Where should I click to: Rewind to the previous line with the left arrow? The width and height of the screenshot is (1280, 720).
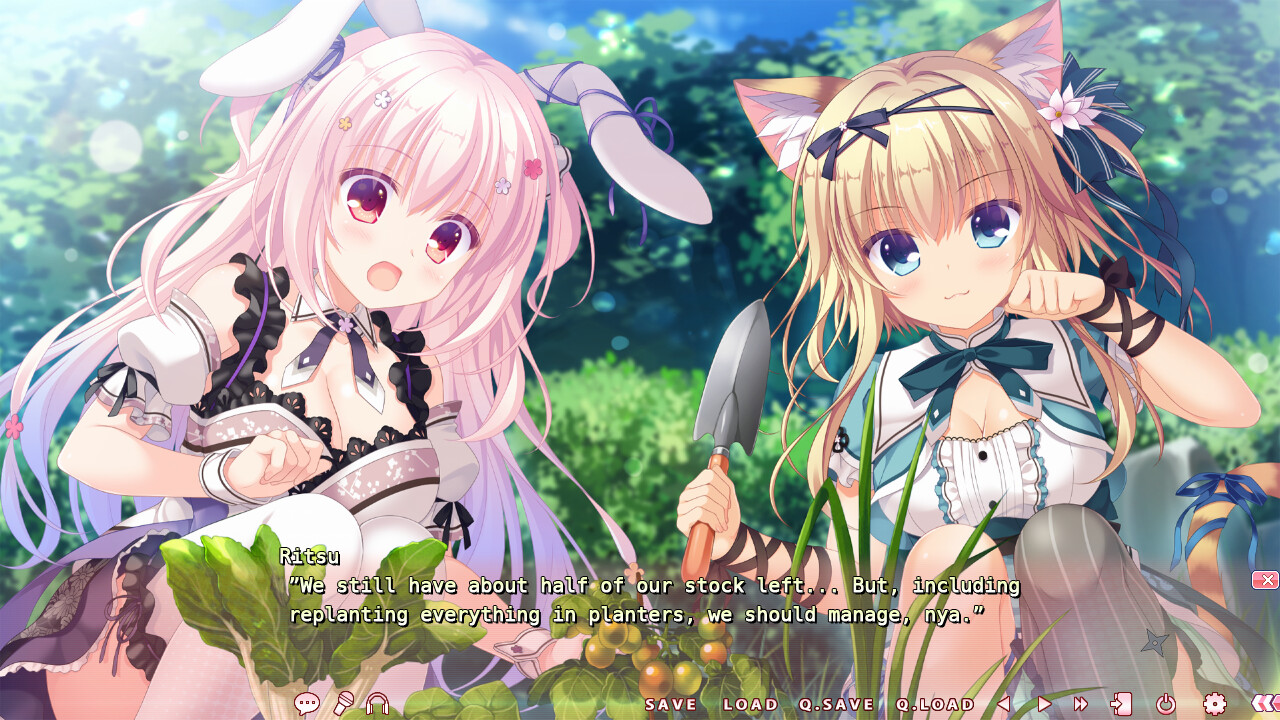[x=1002, y=703]
